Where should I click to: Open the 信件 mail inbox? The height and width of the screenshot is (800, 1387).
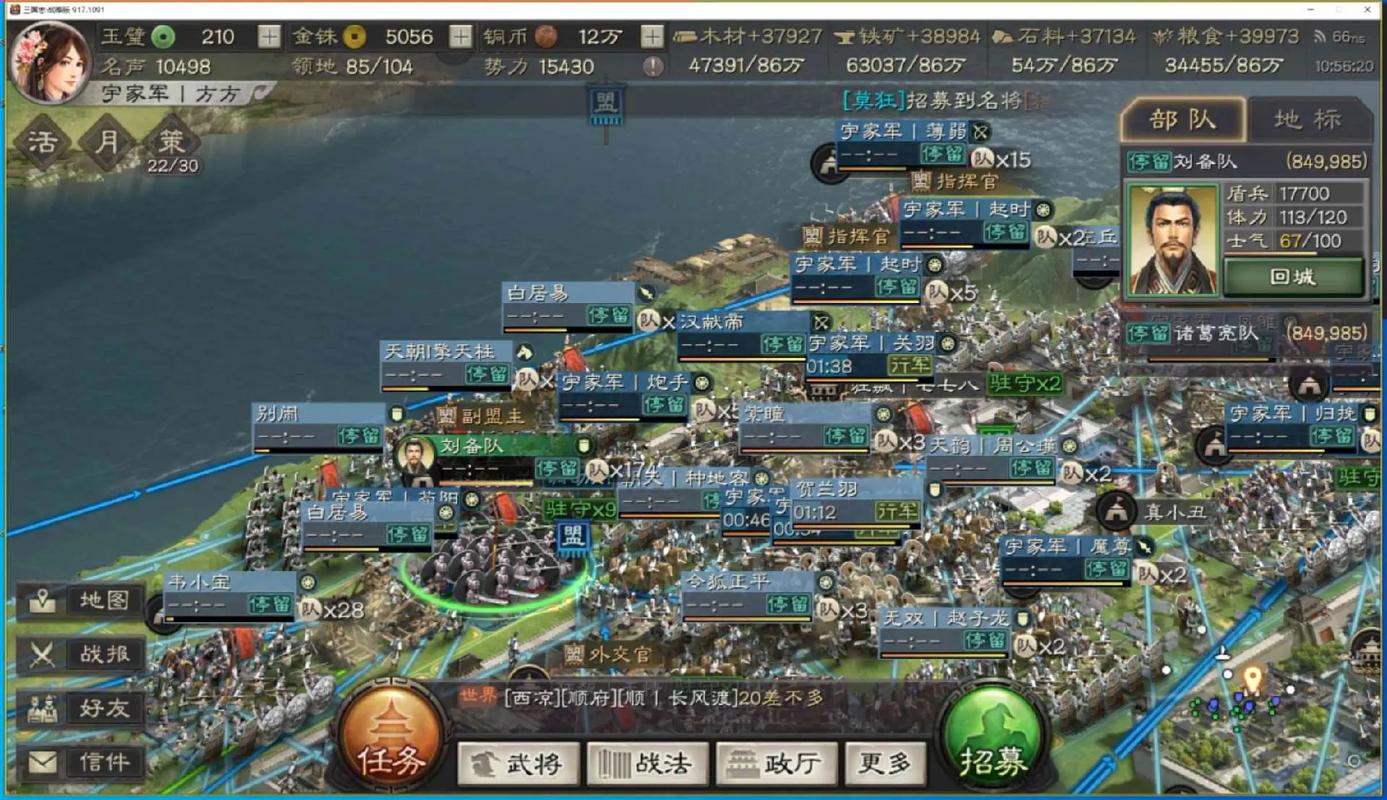[82, 762]
